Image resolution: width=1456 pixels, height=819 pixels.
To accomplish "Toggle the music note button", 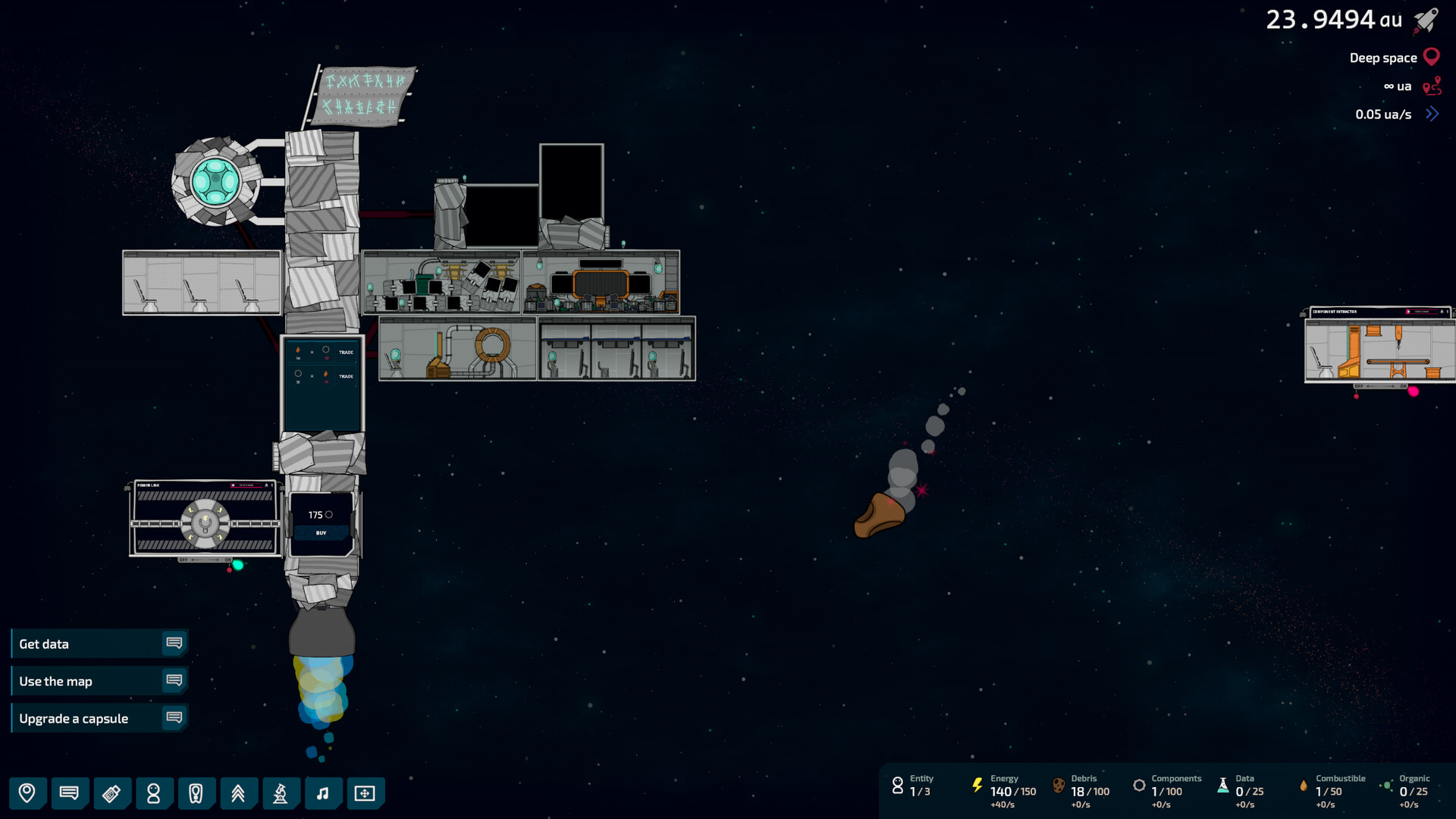I will coord(322,793).
